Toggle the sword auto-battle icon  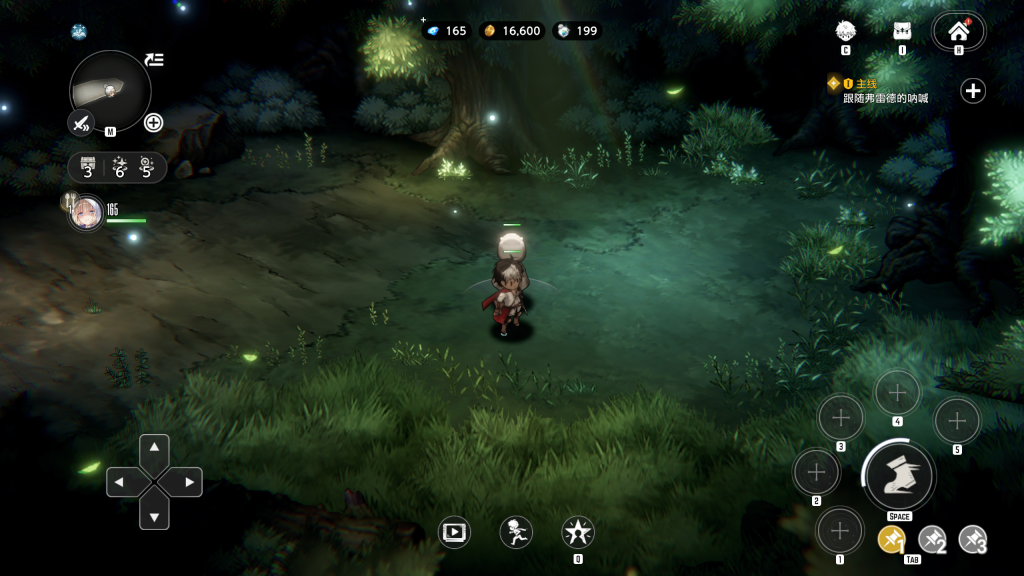(80, 123)
